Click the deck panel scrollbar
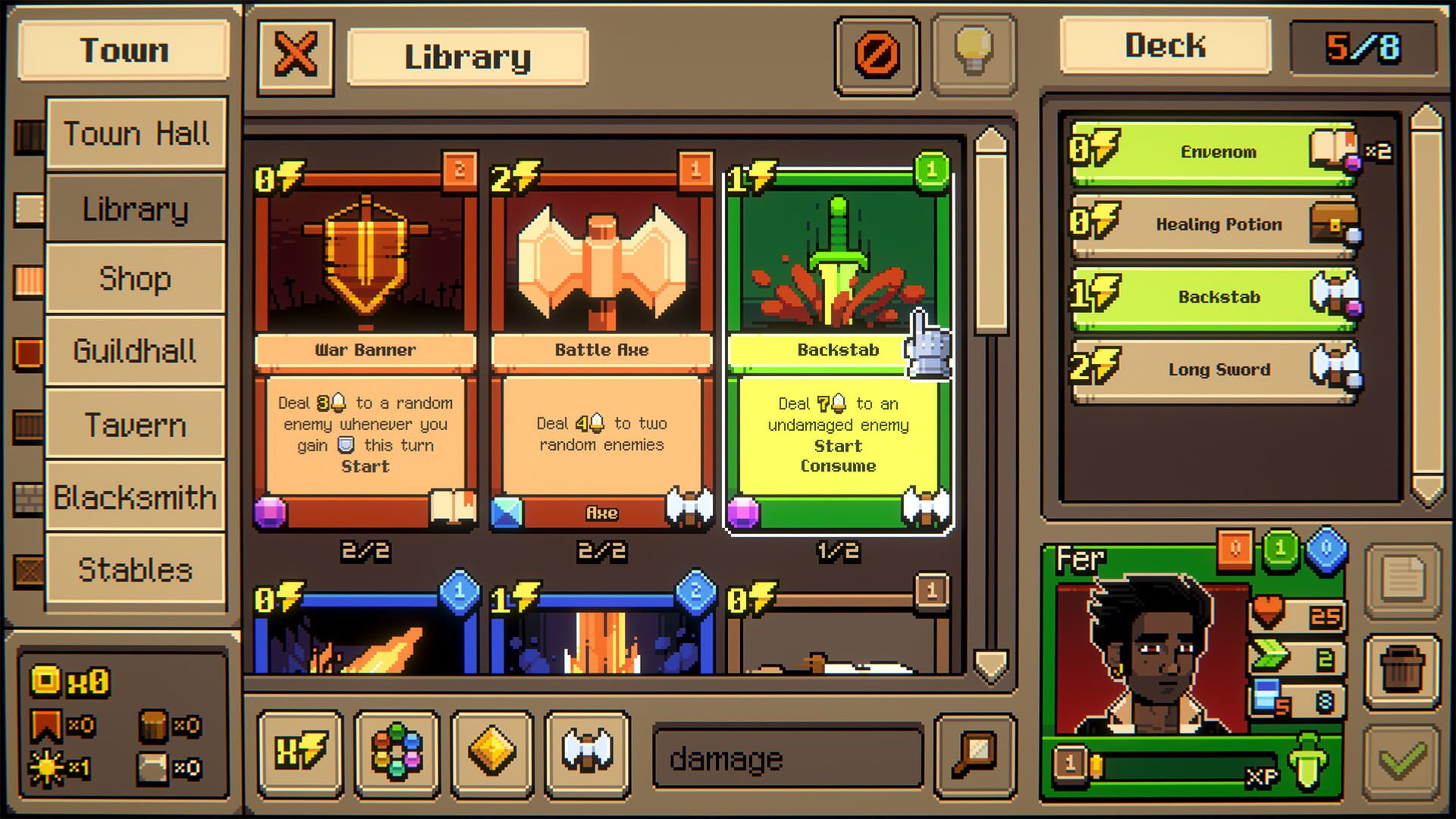 click(x=1425, y=303)
